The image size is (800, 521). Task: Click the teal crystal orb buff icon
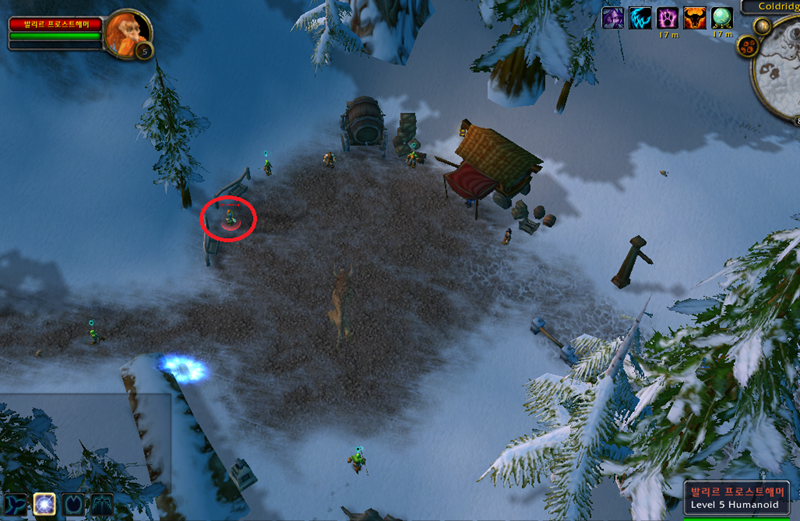722,18
